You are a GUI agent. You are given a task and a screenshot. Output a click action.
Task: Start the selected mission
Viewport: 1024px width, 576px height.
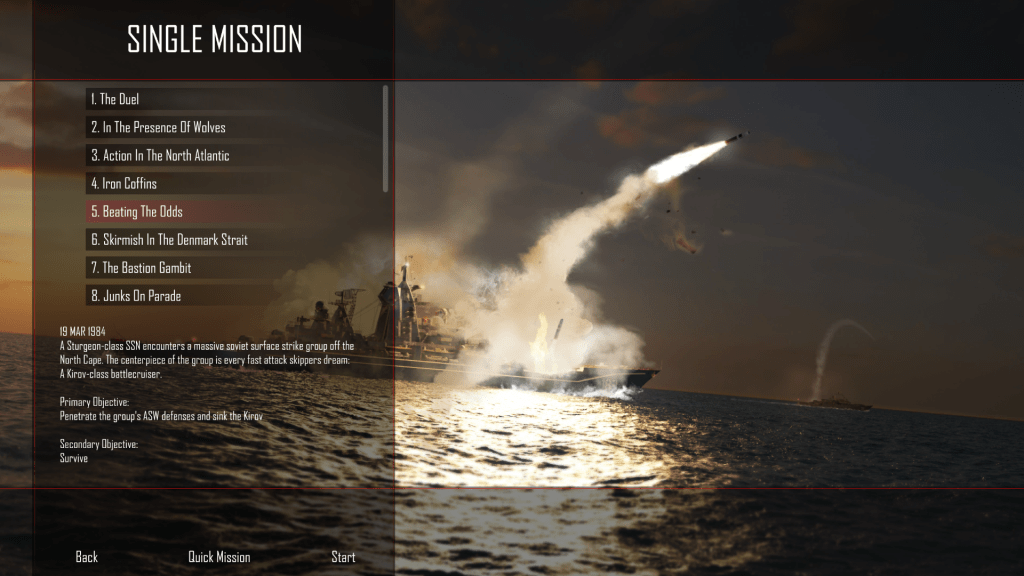343,557
